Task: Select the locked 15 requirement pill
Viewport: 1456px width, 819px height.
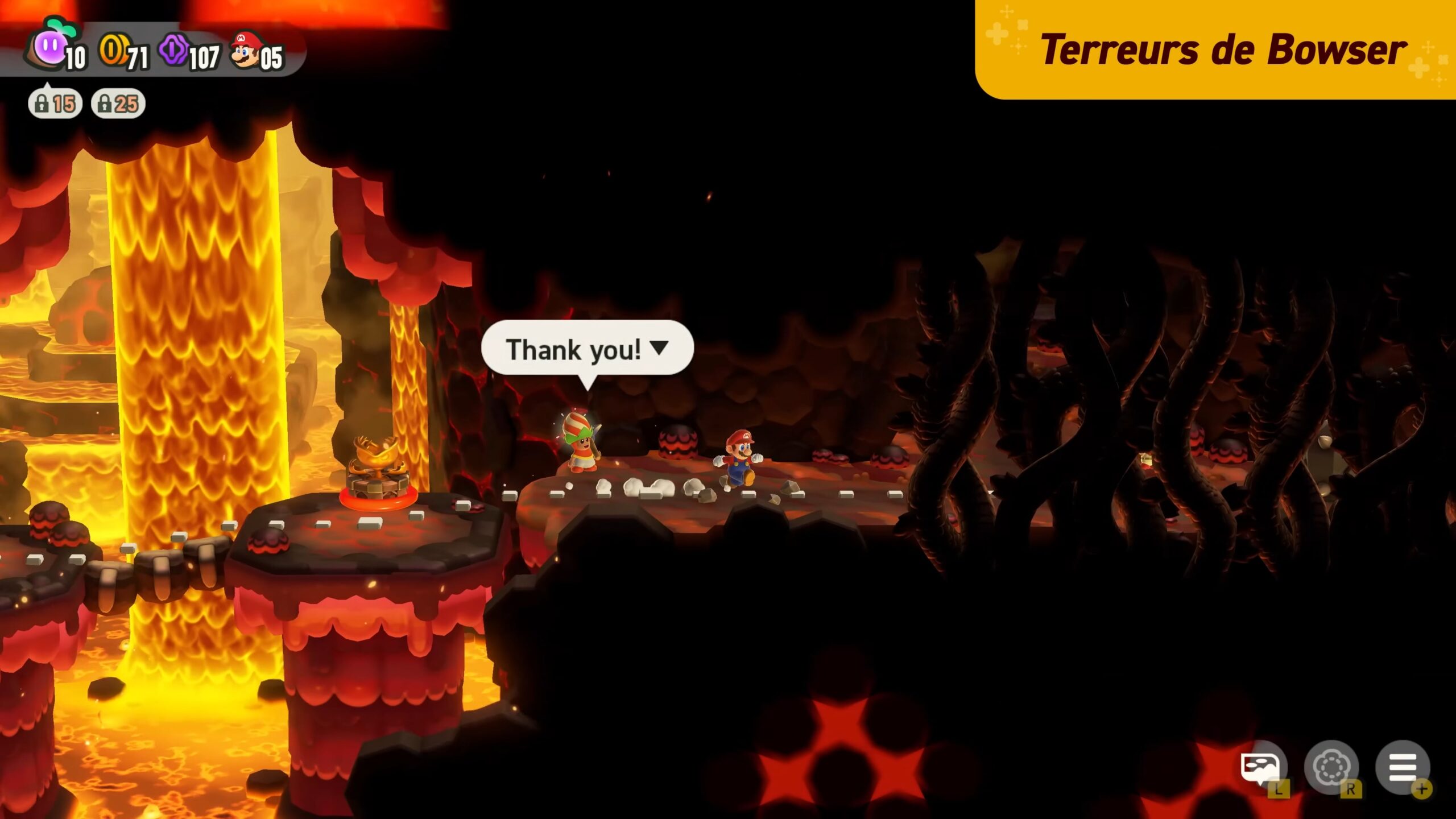Action: tap(55, 104)
